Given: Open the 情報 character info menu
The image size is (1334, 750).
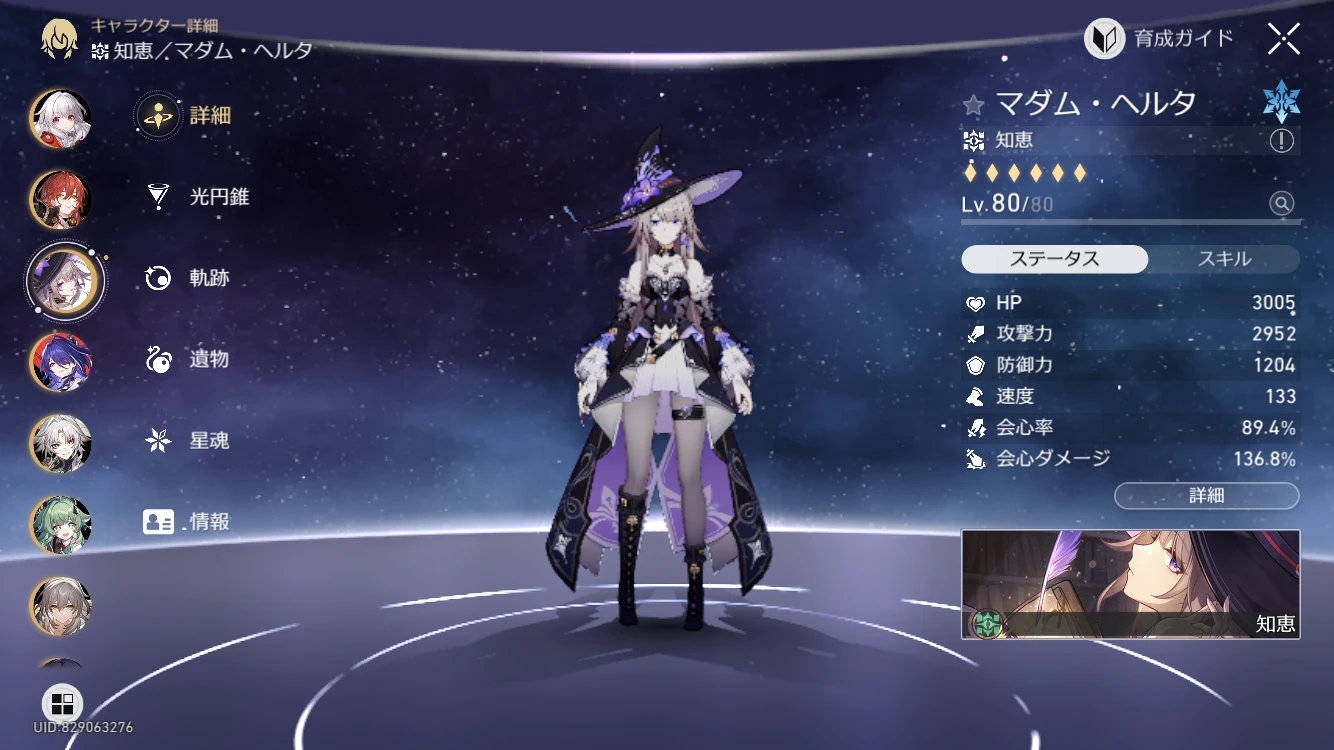Looking at the screenshot, I should (x=186, y=521).
